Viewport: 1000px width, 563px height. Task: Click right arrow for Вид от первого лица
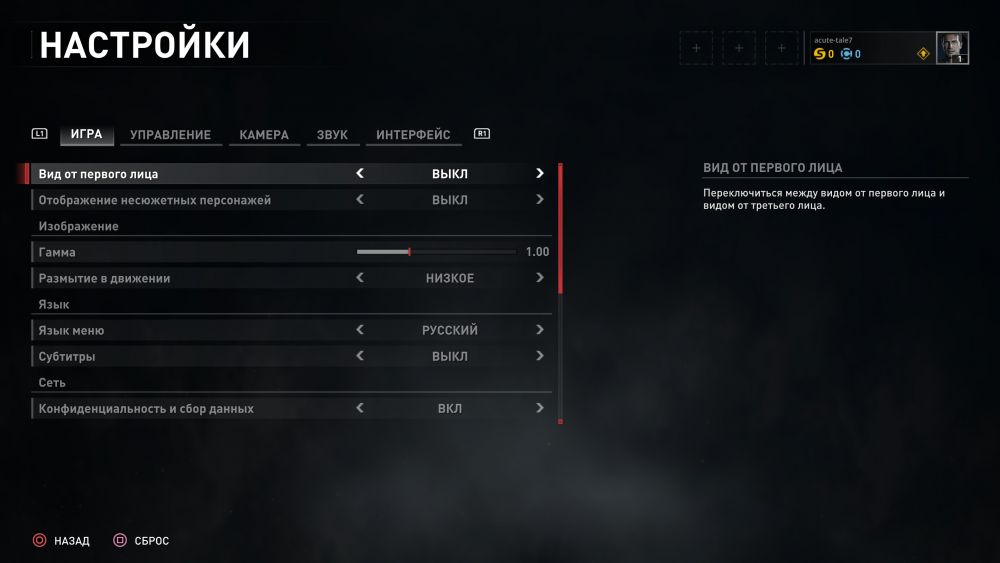pyautogui.click(x=540, y=174)
